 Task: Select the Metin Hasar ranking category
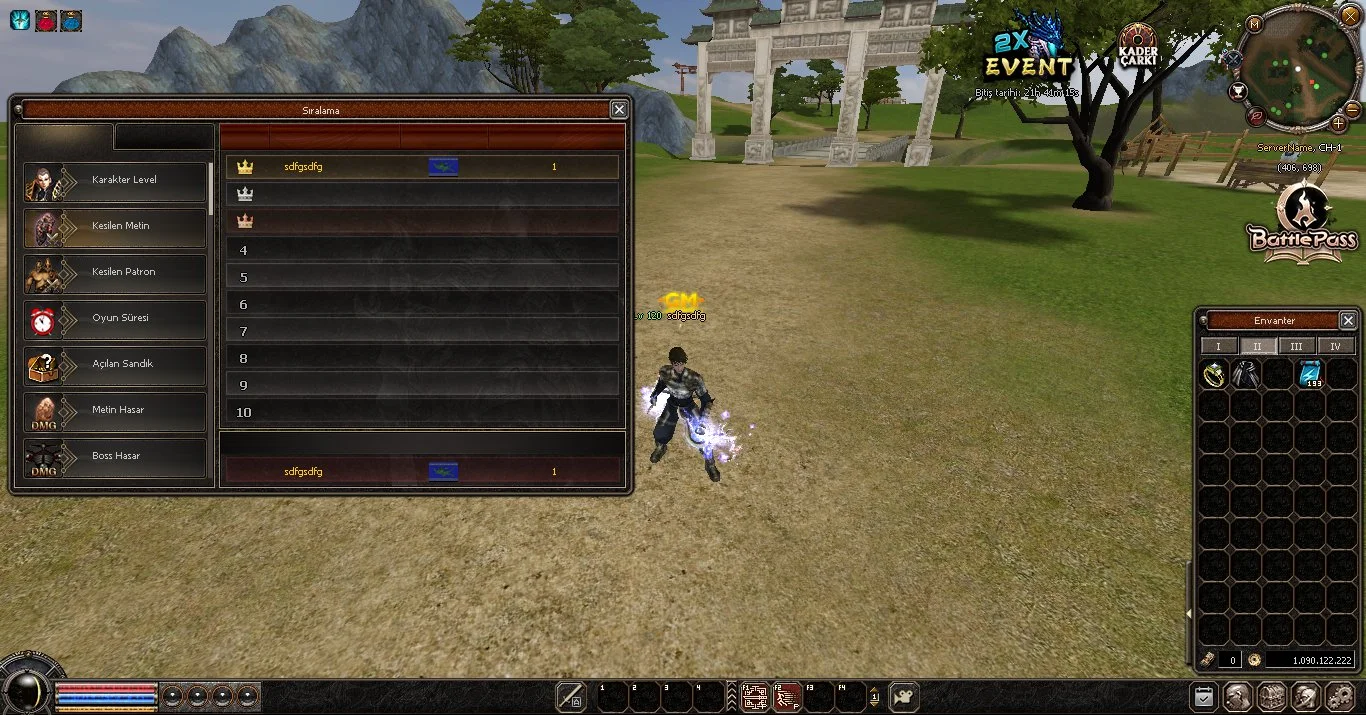115,411
